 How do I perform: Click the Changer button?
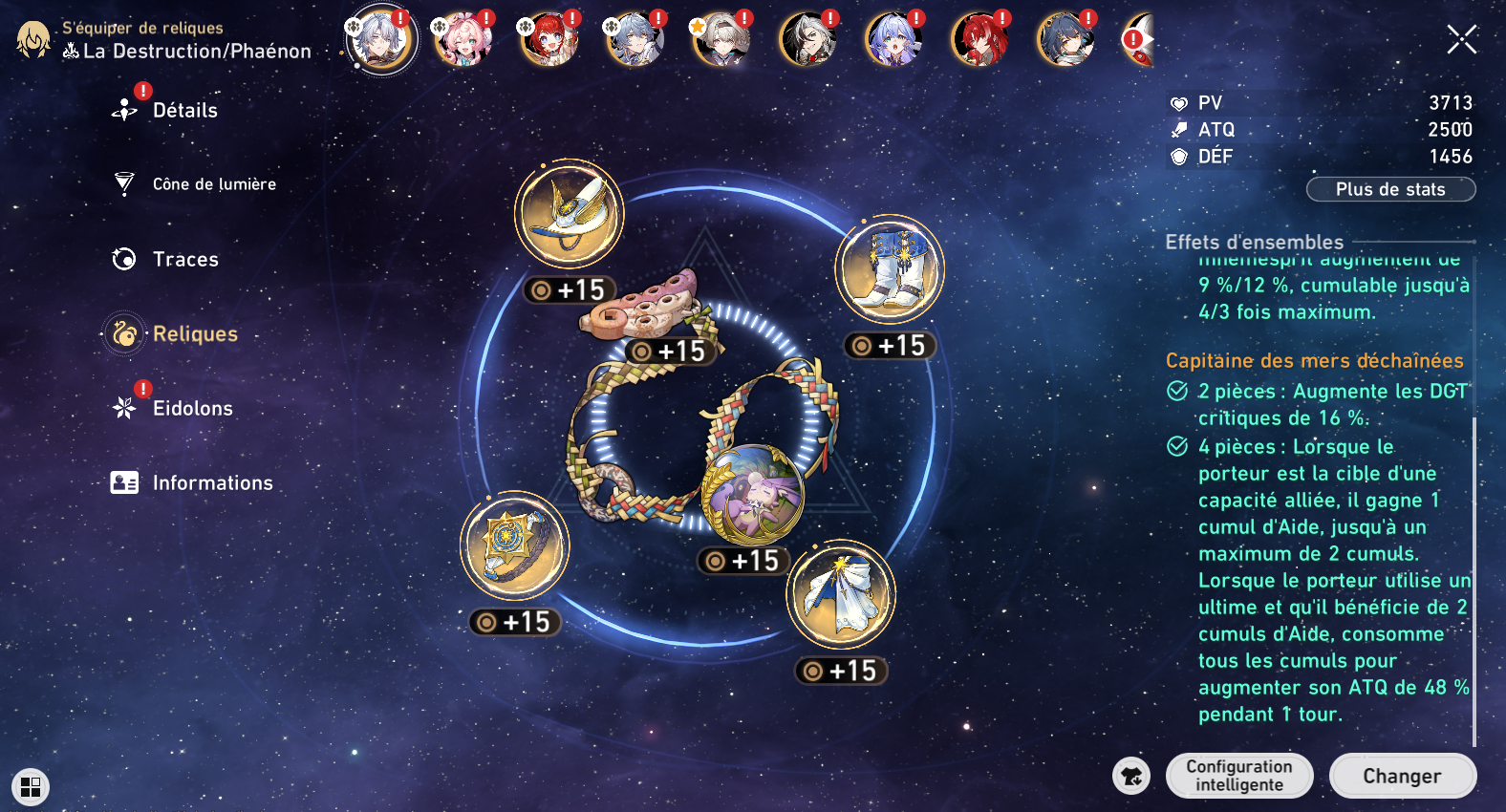[1402, 776]
